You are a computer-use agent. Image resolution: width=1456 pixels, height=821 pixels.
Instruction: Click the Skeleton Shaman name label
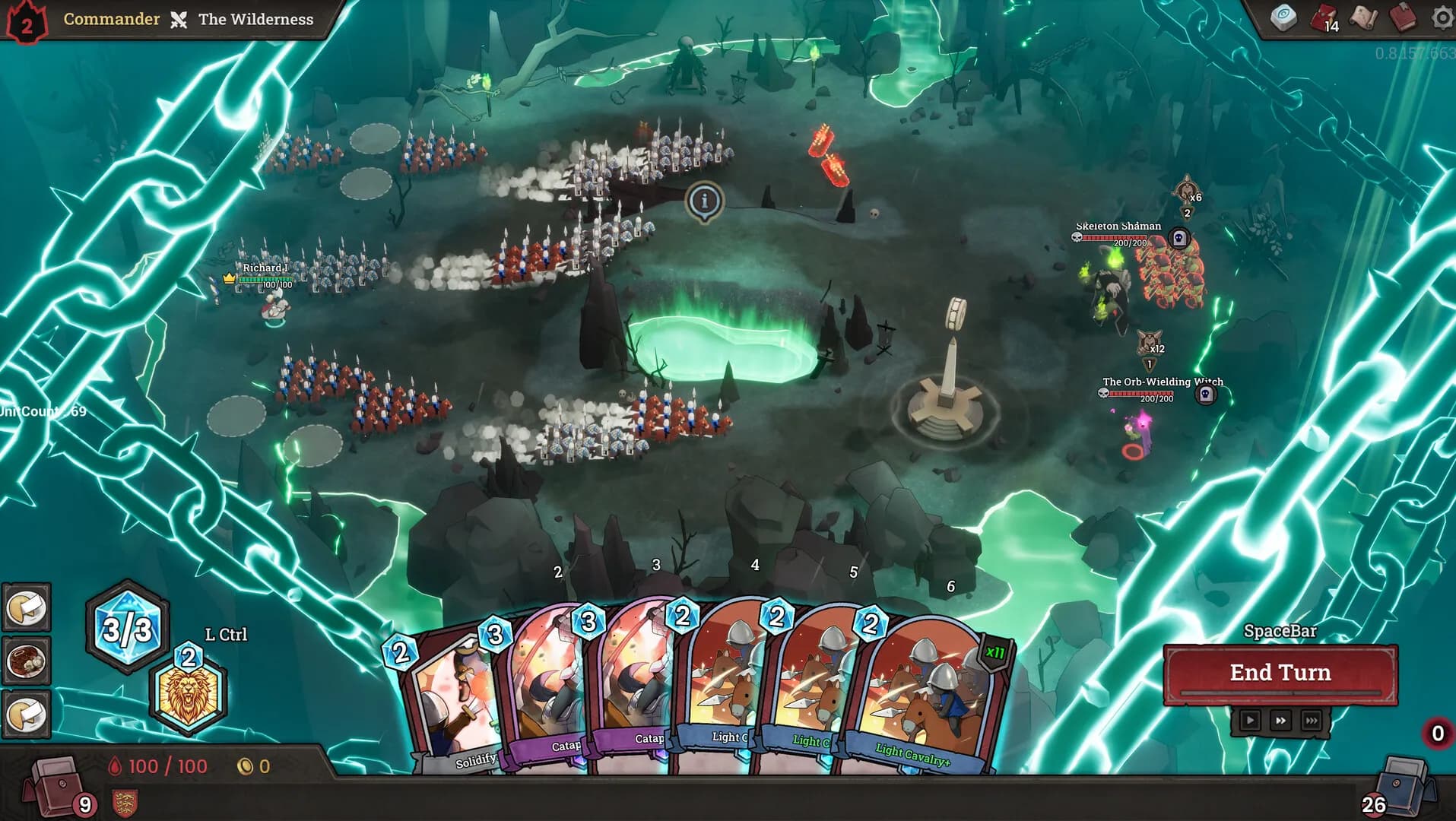[x=1118, y=226]
